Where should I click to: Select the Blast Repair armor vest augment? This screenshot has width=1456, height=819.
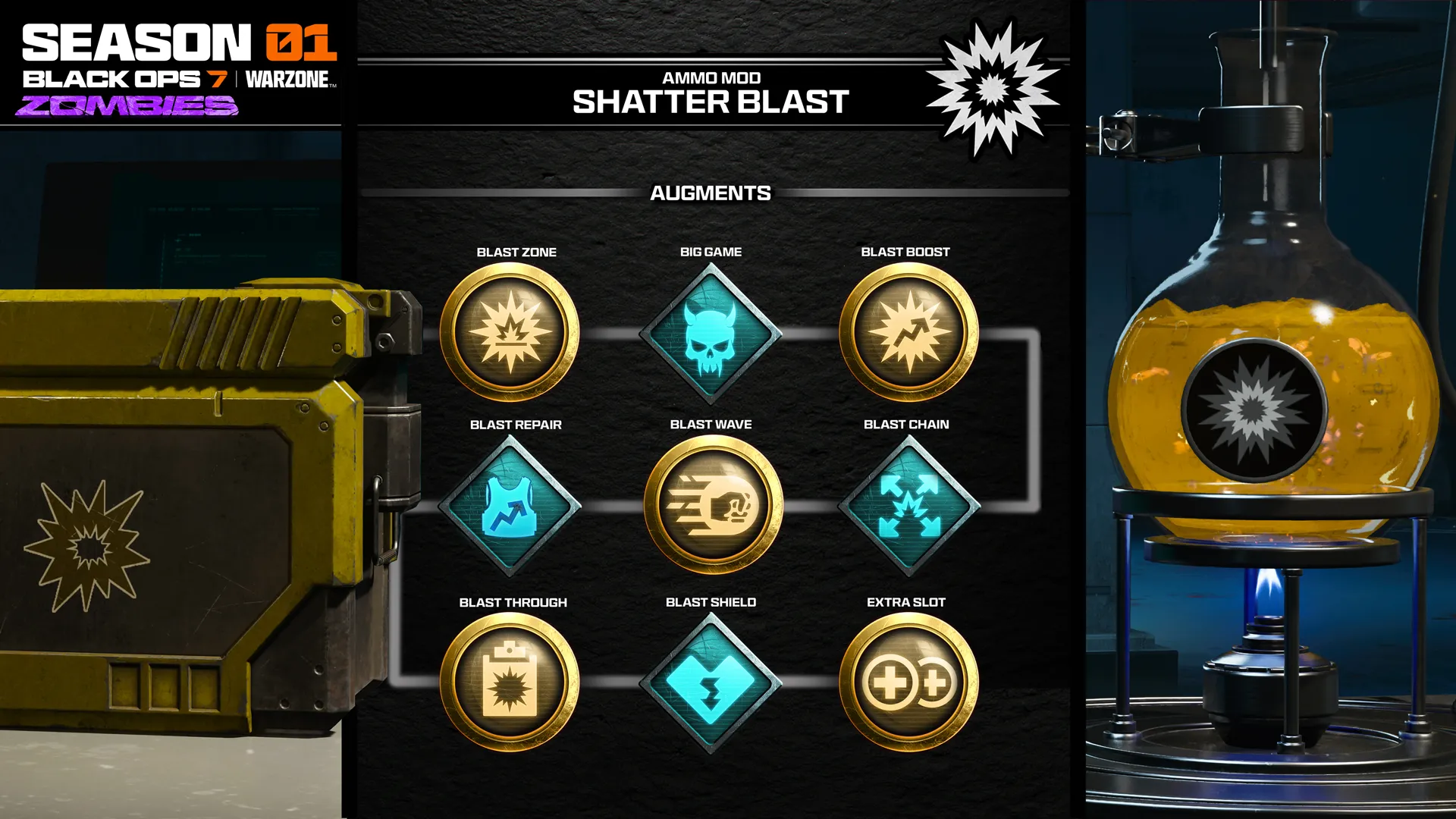[510, 506]
